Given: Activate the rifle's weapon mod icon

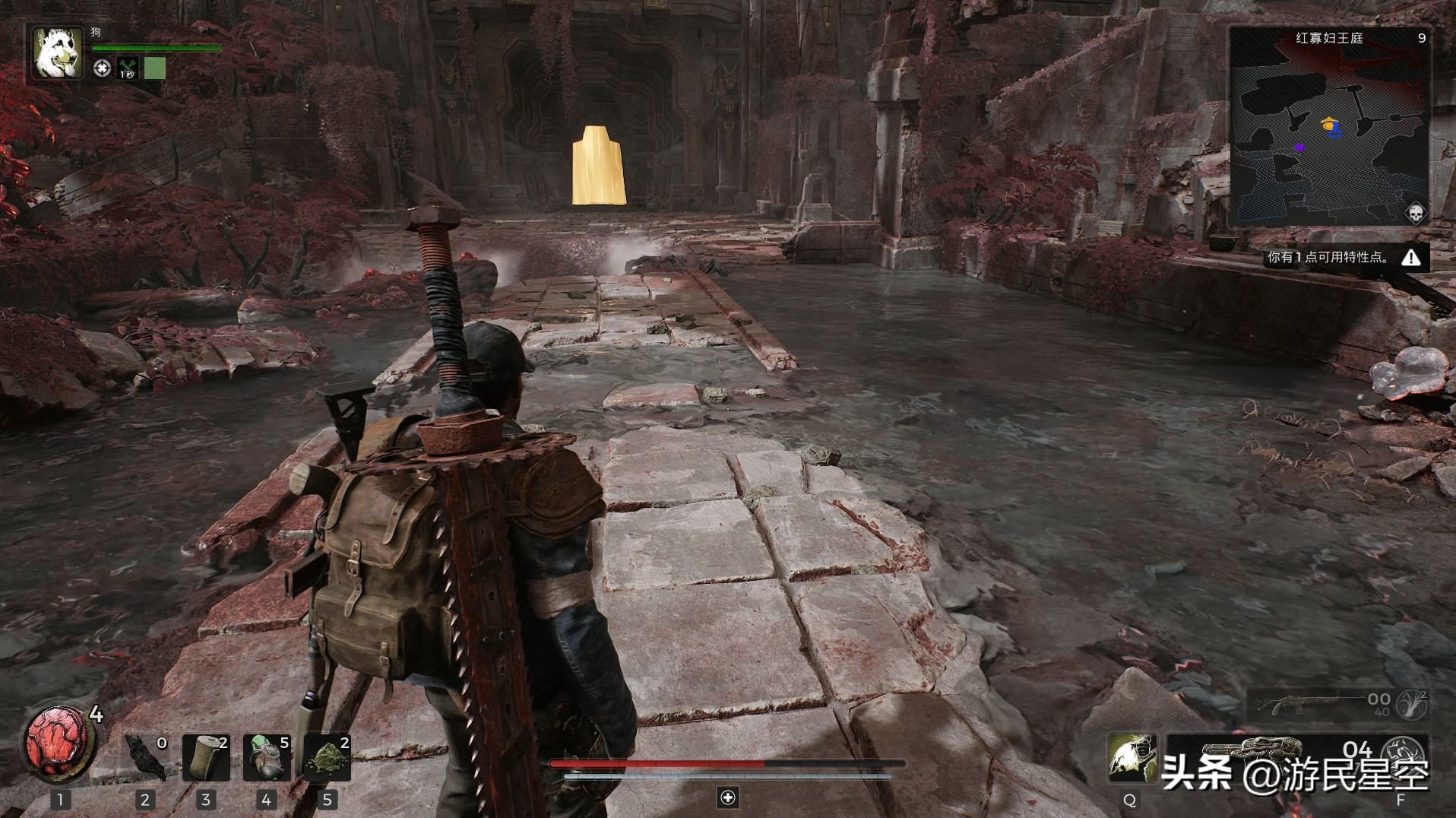Looking at the screenshot, I should point(1413,705).
